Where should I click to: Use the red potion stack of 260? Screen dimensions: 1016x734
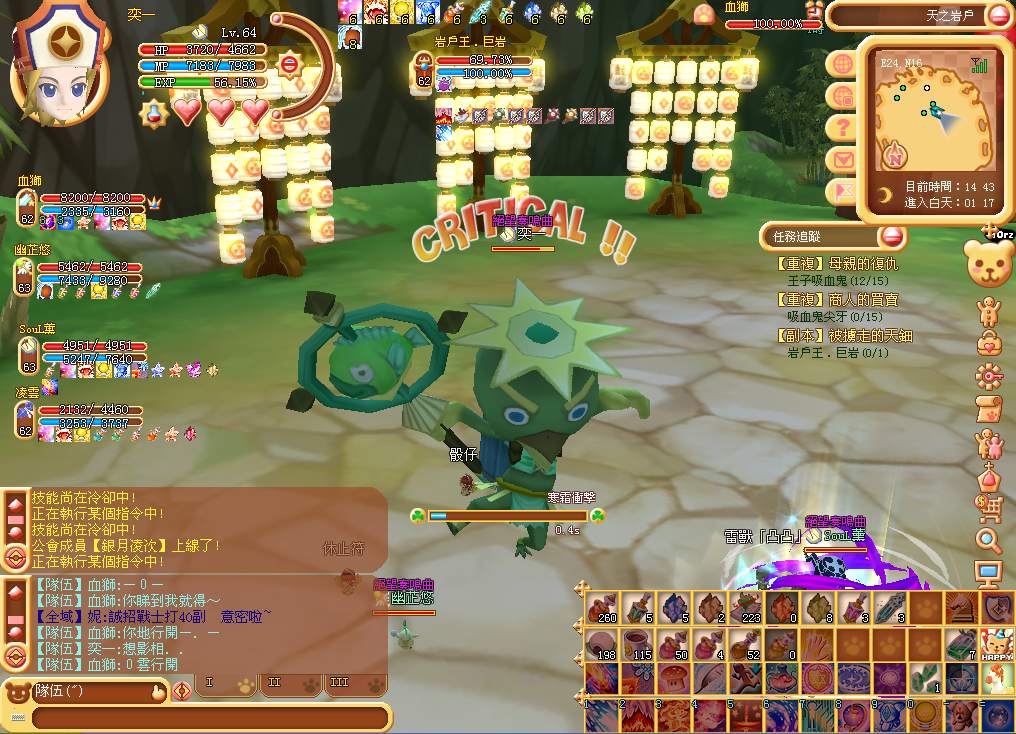603,608
